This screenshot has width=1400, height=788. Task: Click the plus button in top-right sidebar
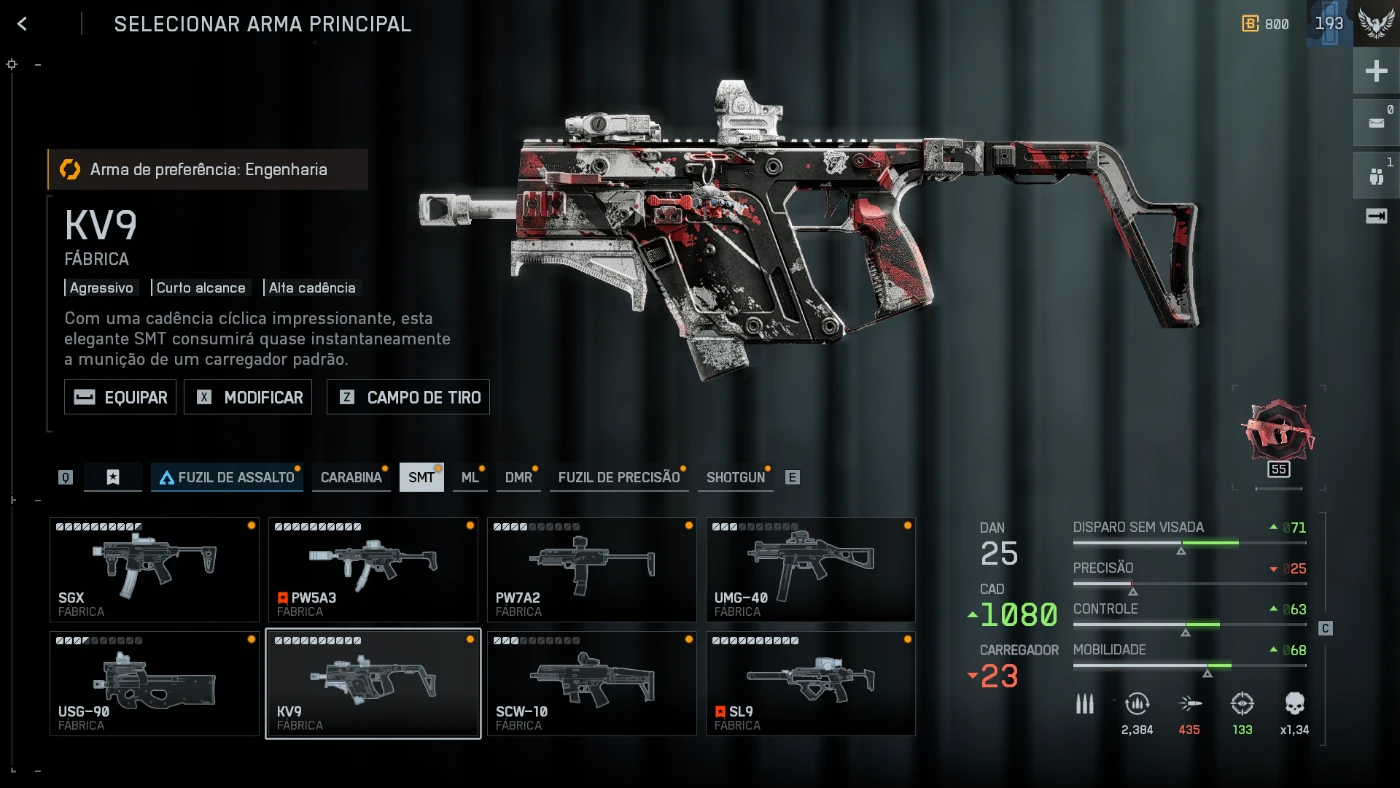coord(1376,71)
